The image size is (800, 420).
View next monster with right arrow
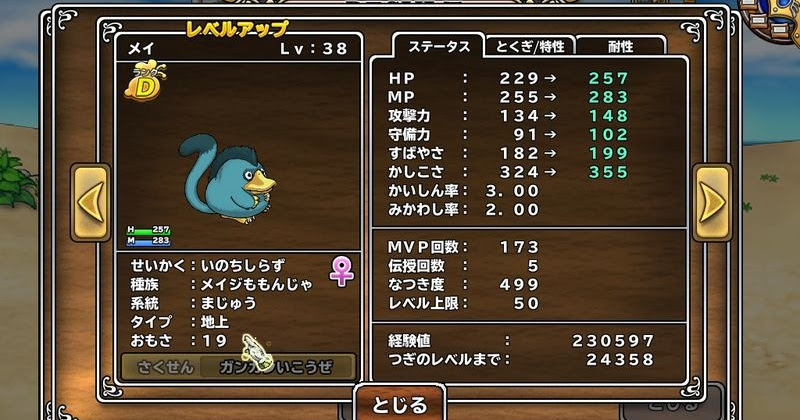pos(712,202)
